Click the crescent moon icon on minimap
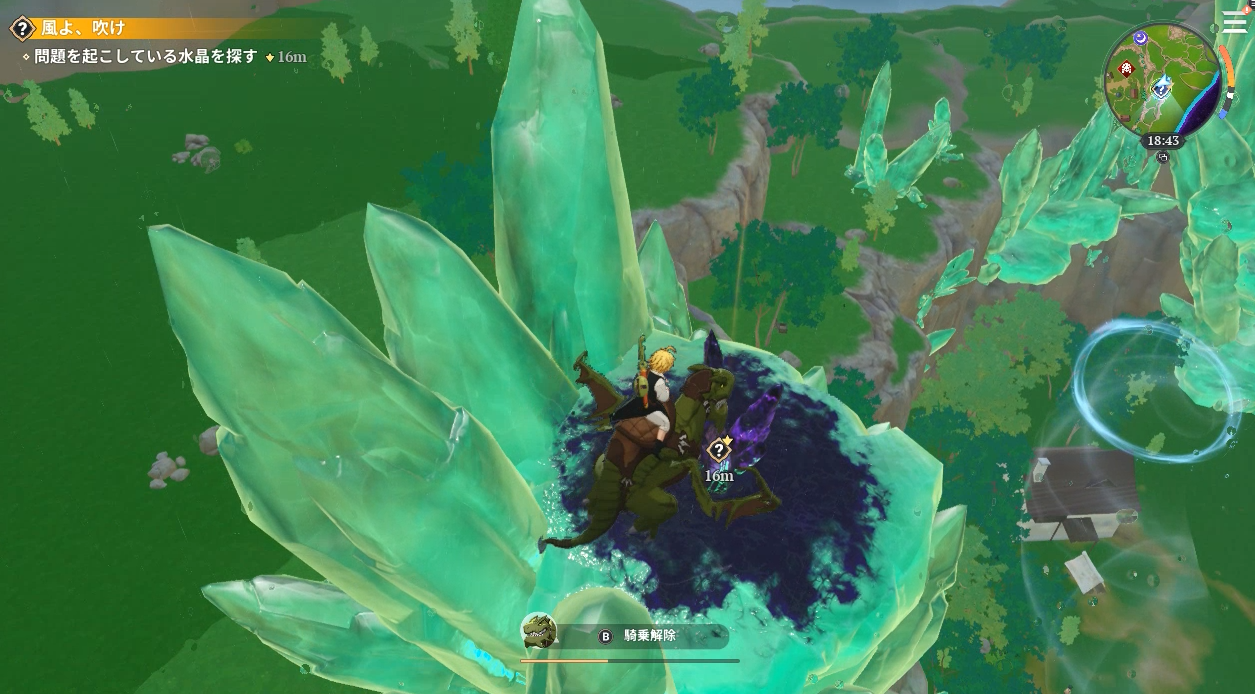Screen dimensions: 1255x694 coord(1141,38)
